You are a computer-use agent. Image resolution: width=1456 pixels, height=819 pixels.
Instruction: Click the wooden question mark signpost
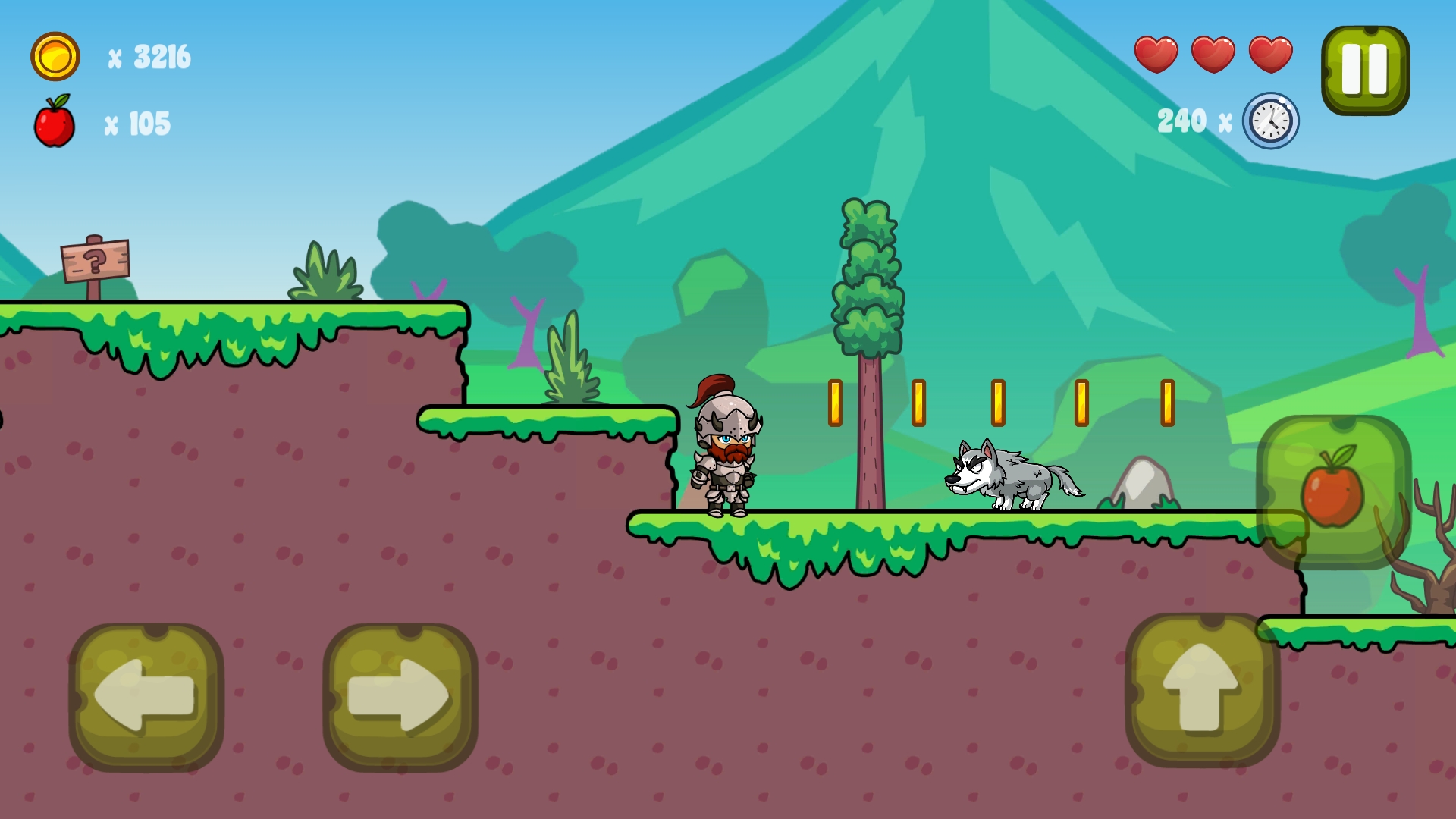pyautogui.click(x=93, y=262)
